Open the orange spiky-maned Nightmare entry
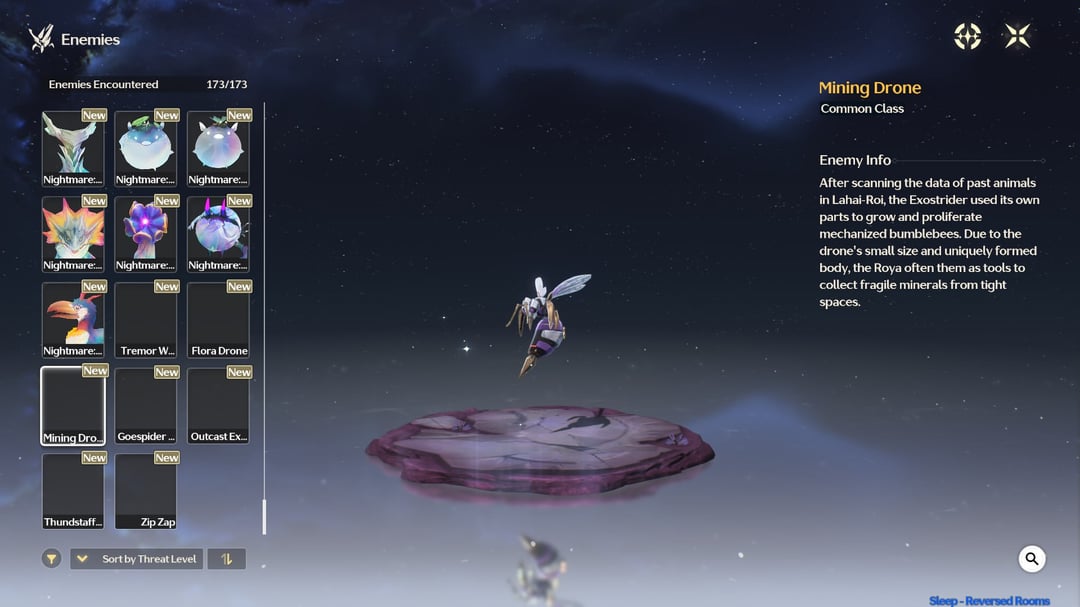1080x607 pixels. pos(73,234)
